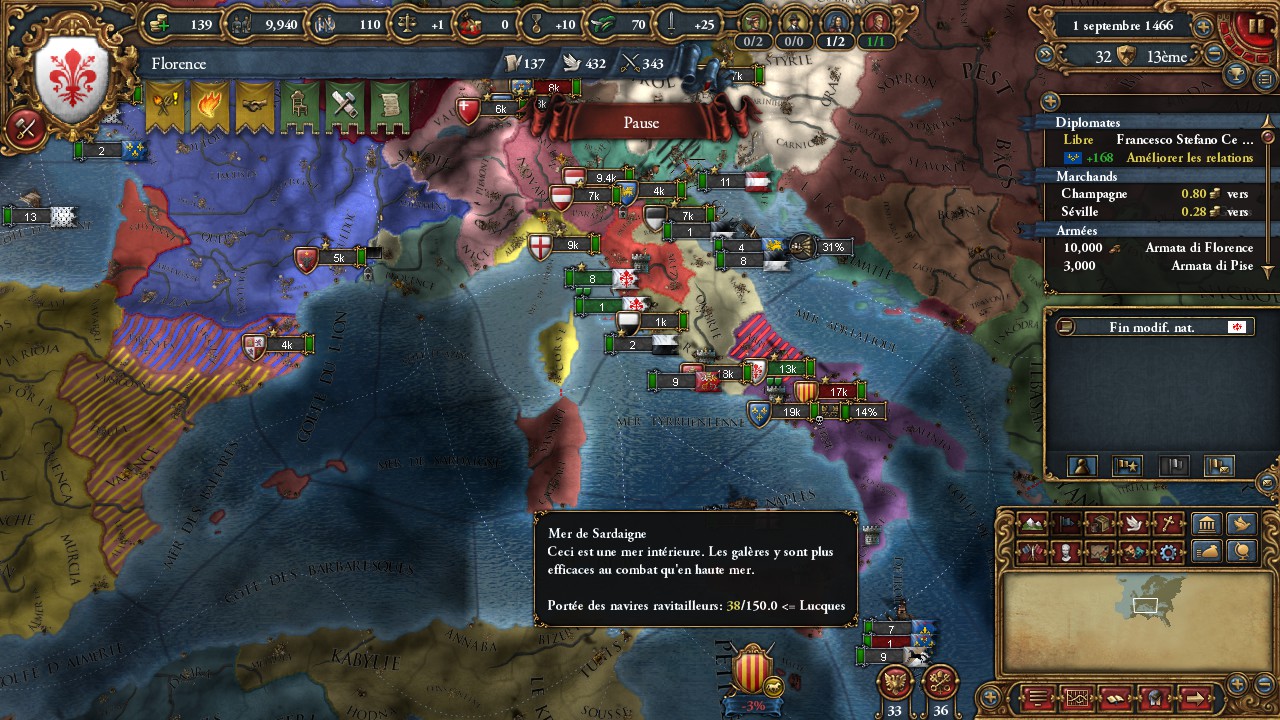Open the gear map mode settings button
Viewport: 1280px width, 720px height.
click(1167, 551)
